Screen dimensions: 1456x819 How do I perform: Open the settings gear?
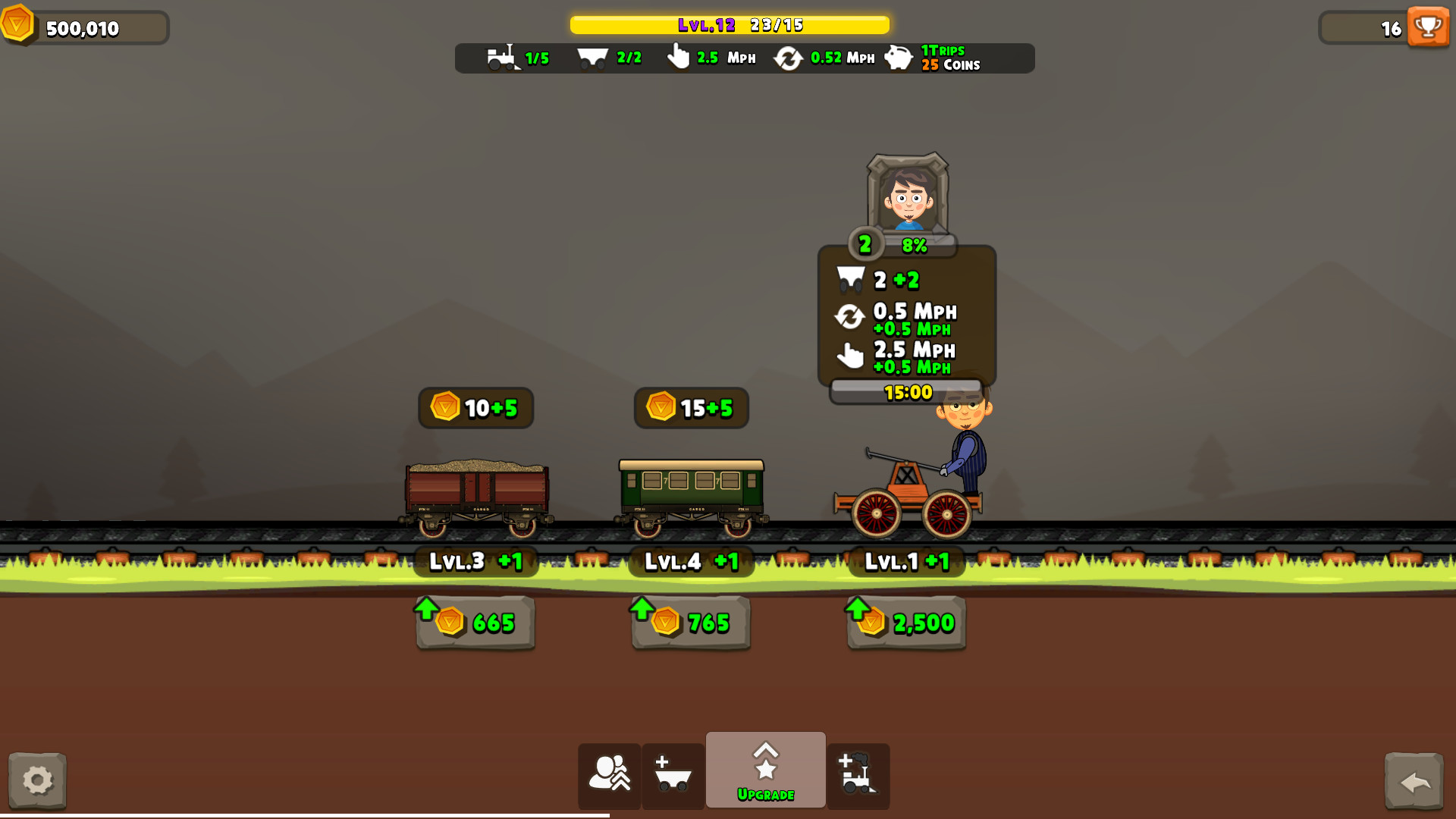[x=38, y=780]
